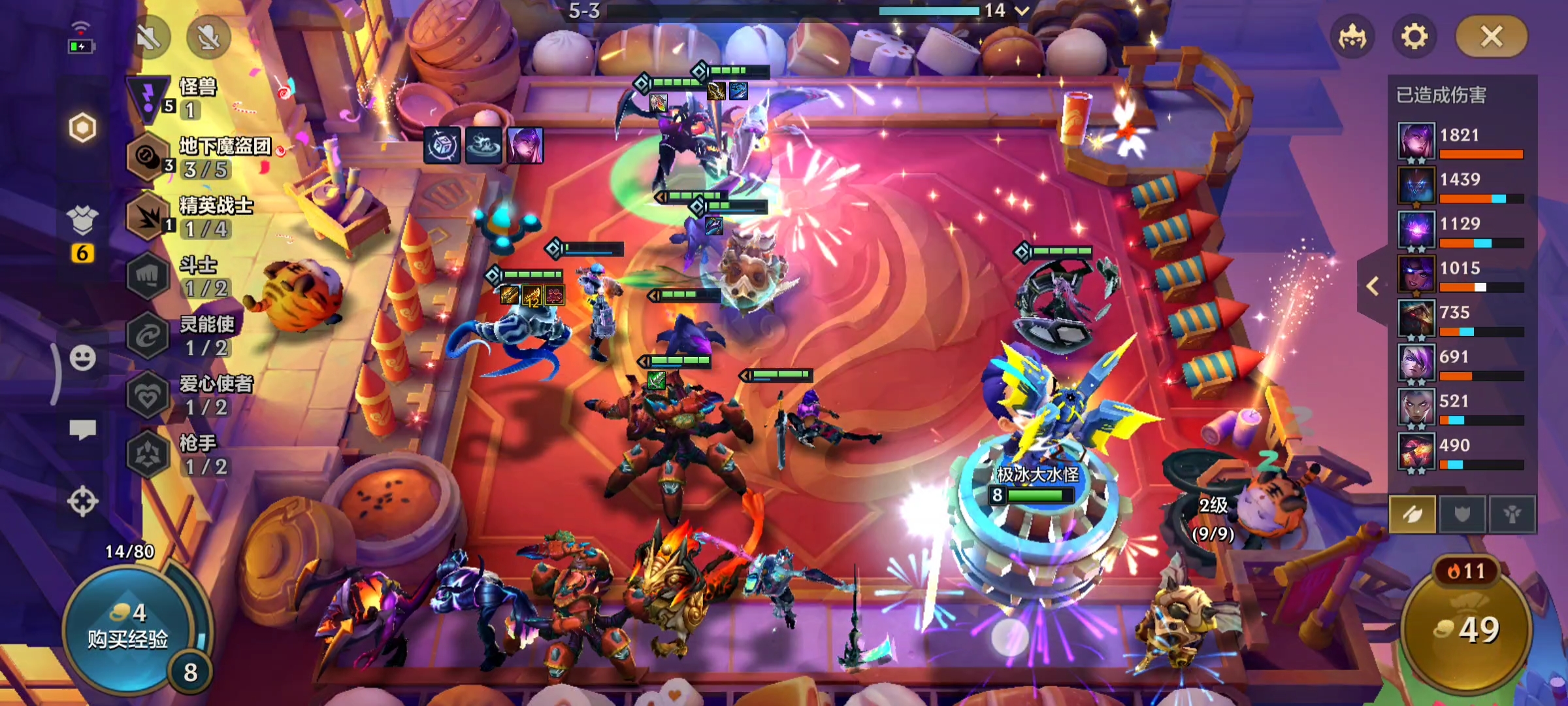Open the chat speech bubble
Image resolution: width=1568 pixels, height=706 pixels.
(x=83, y=429)
